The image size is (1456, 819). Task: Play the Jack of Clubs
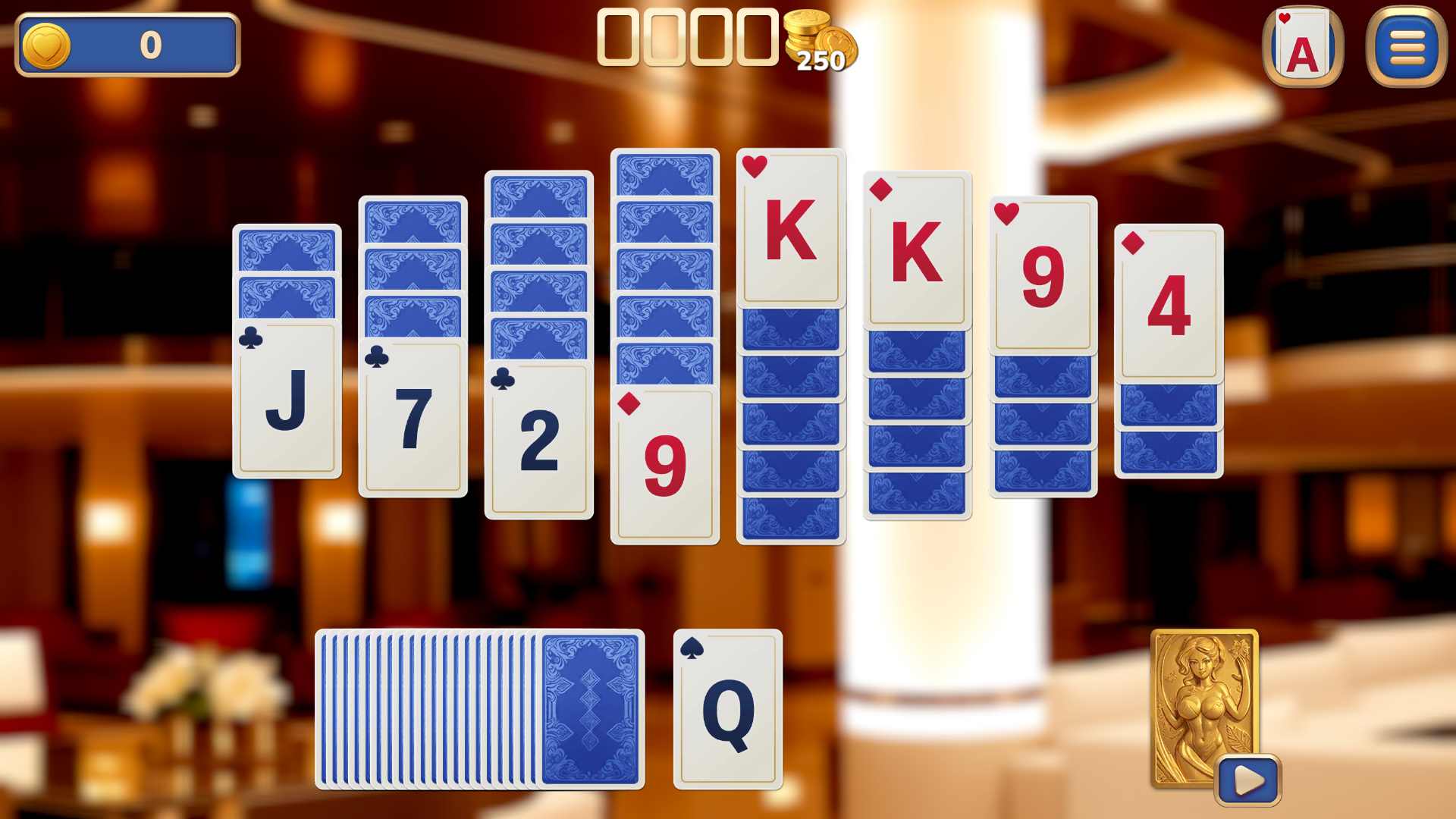point(287,402)
